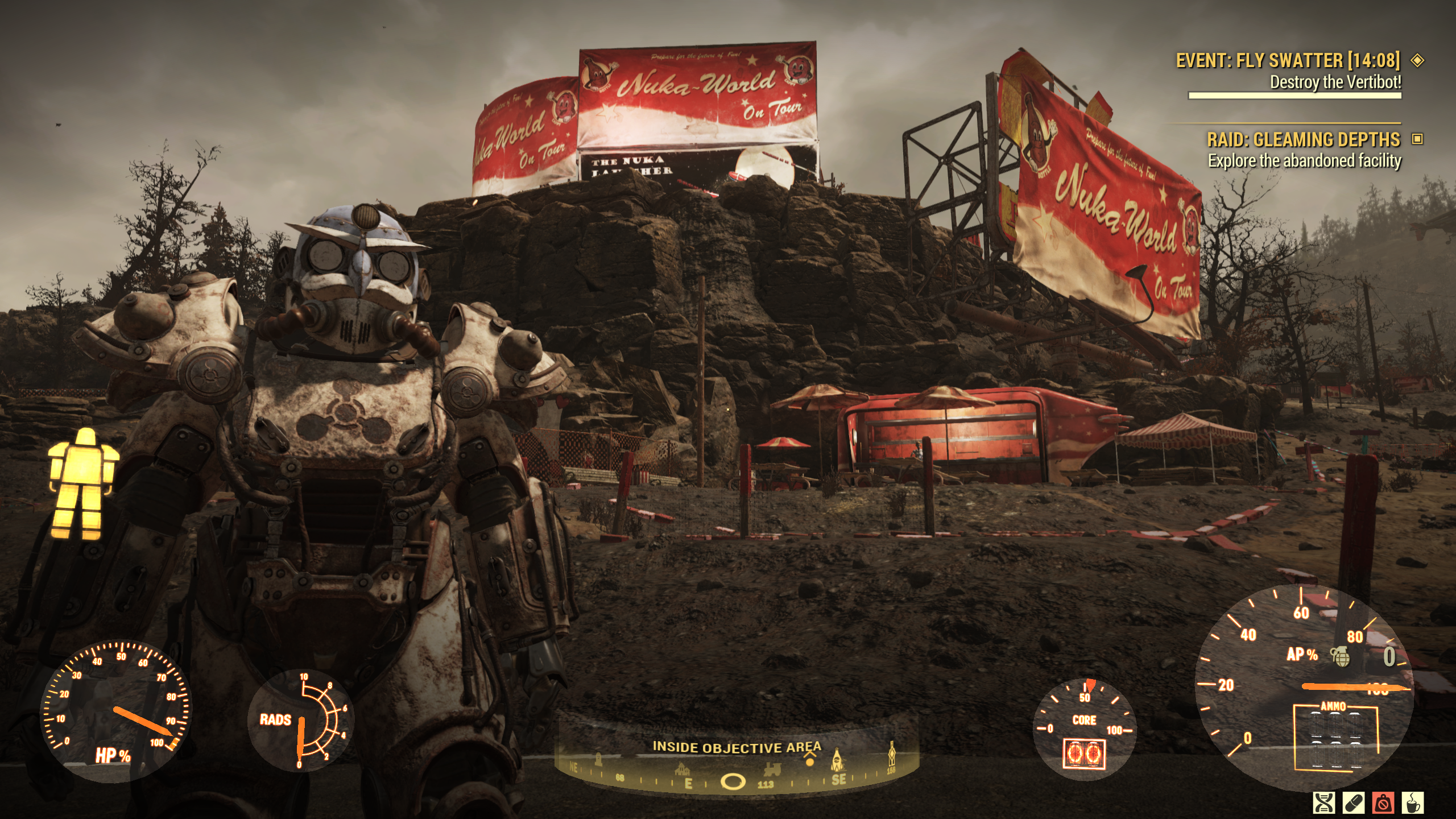Click the pill chem effect icon
1456x819 pixels.
click(1353, 803)
